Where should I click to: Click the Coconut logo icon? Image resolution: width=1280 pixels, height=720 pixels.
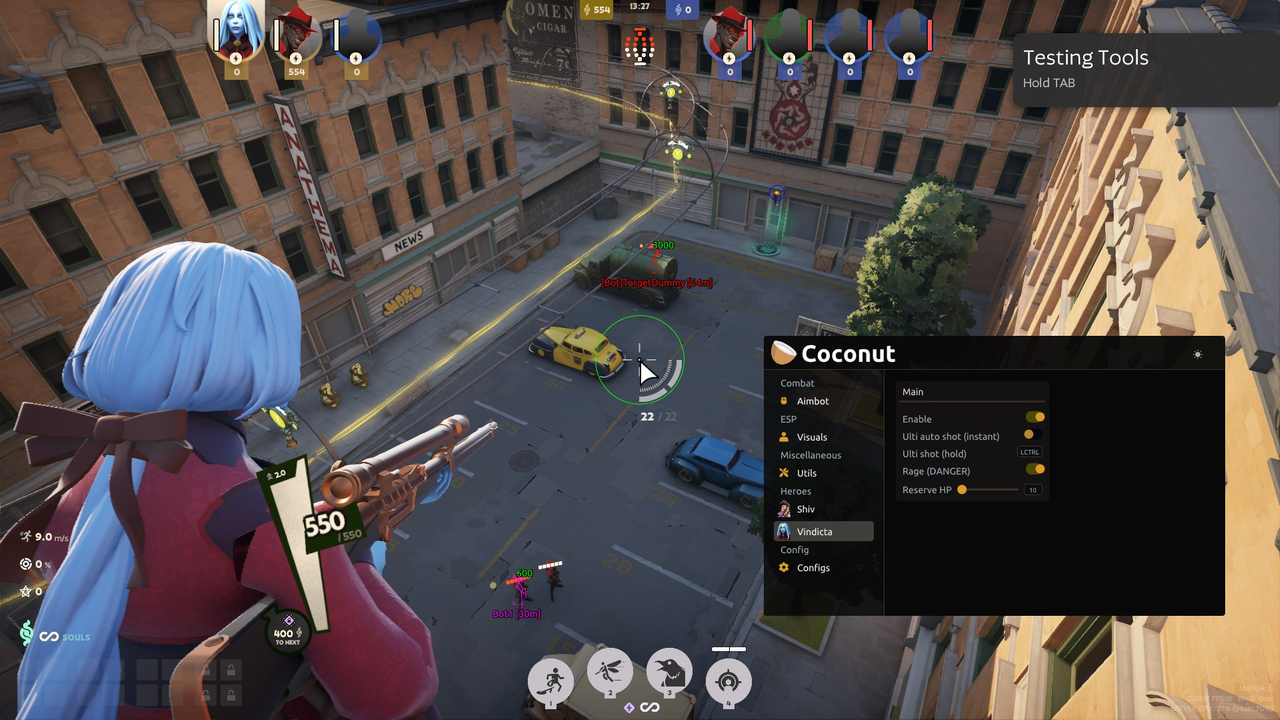[x=785, y=352]
